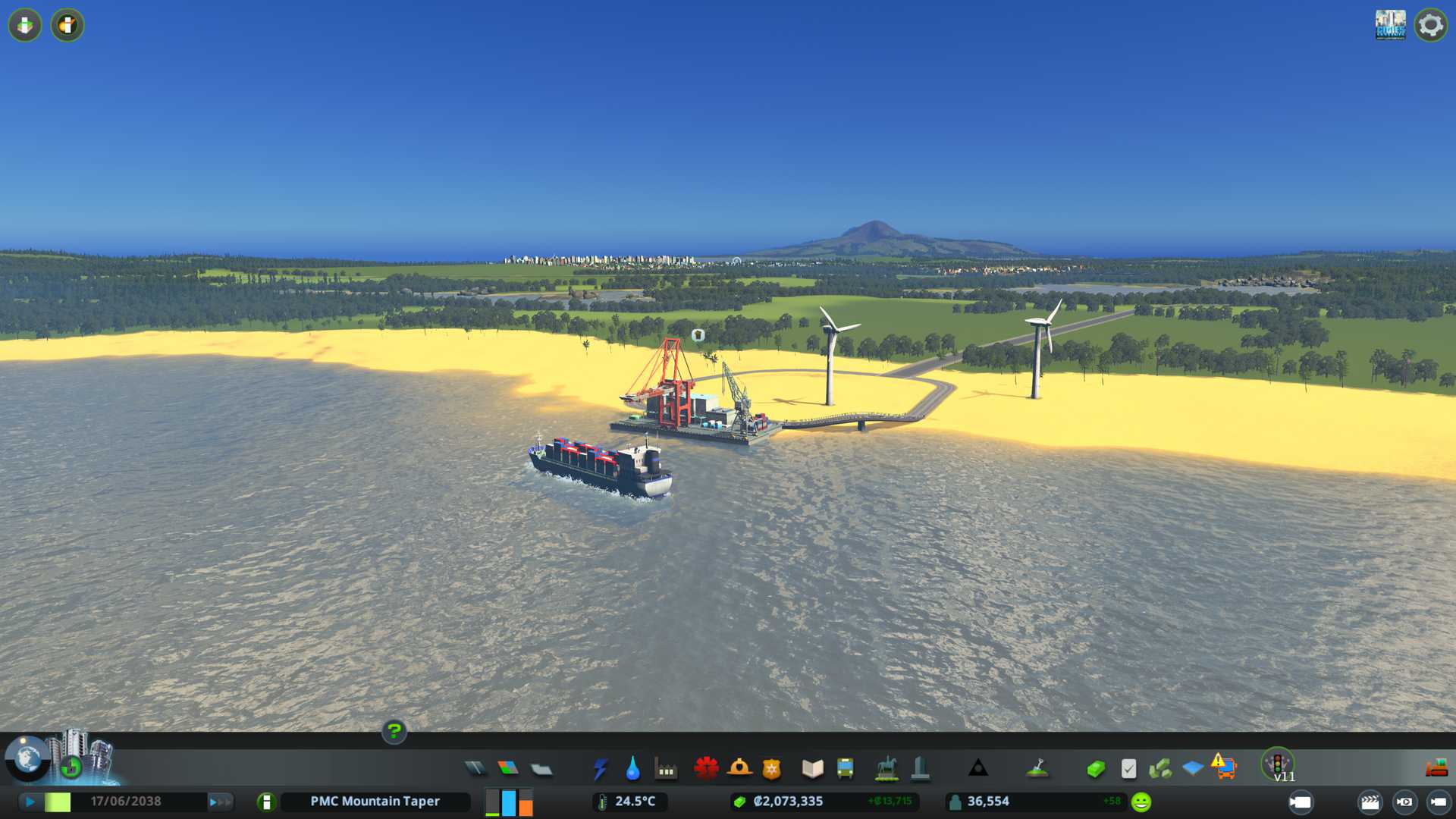Image resolution: width=1456 pixels, height=819 pixels.
Task: Open the city info button beside the name
Action: (266, 802)
